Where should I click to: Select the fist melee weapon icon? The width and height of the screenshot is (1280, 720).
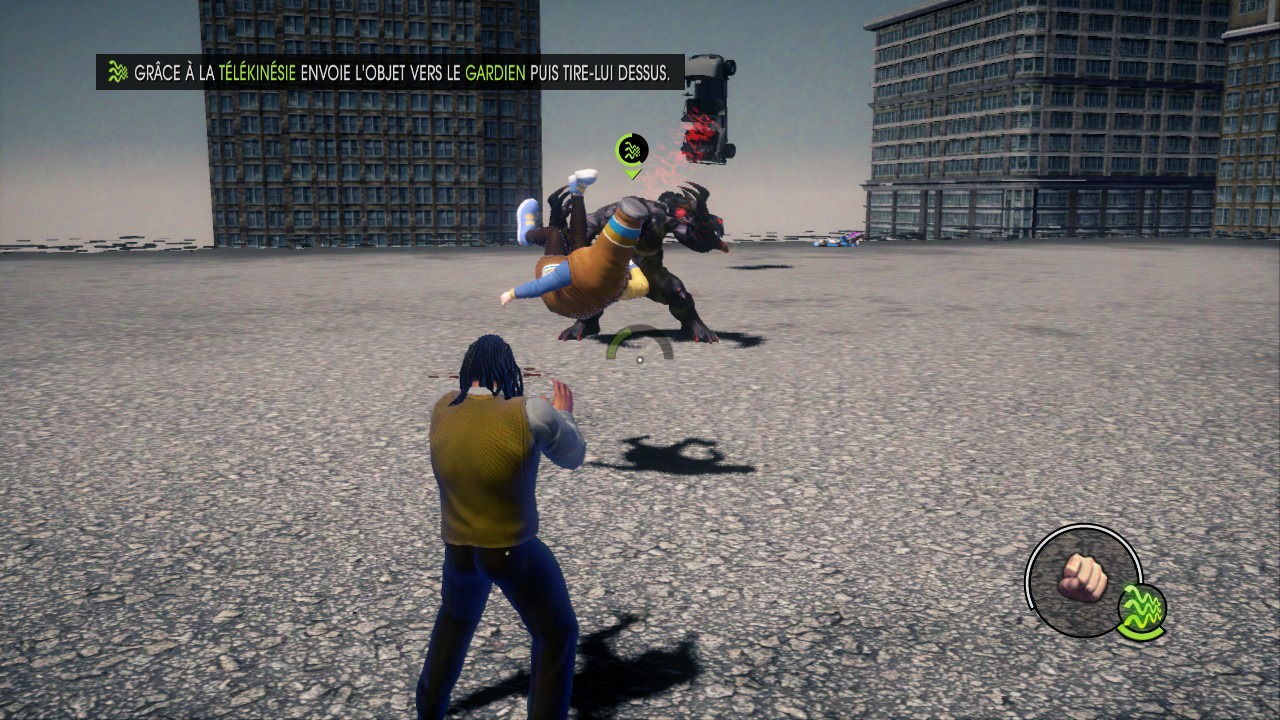tap(1082, 579)
